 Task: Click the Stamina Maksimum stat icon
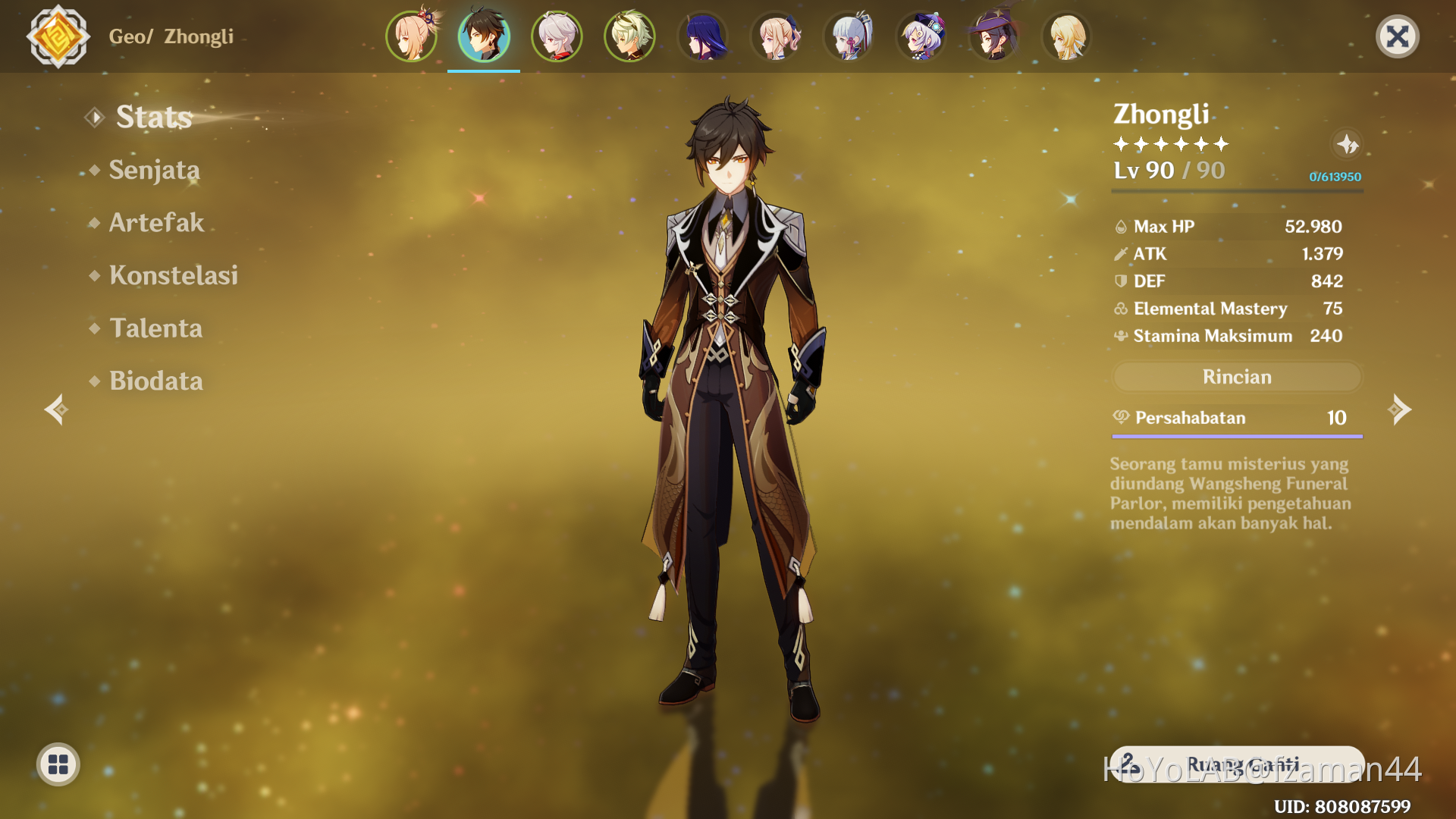tap(1120, 336)
